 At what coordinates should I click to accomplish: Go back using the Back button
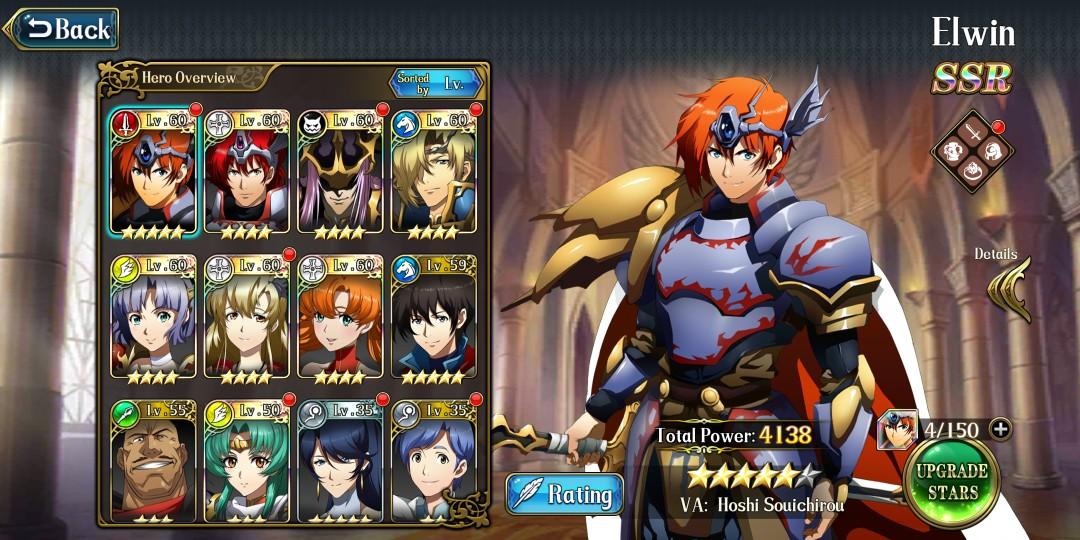(x=64, y=29)
